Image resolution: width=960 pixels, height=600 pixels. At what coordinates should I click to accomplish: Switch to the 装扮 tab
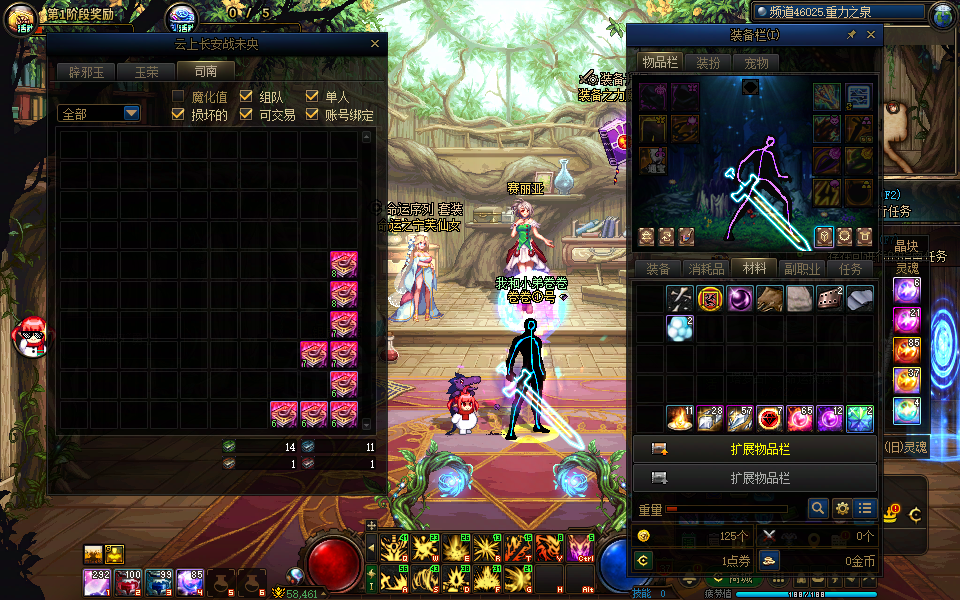tap(708, 63)
